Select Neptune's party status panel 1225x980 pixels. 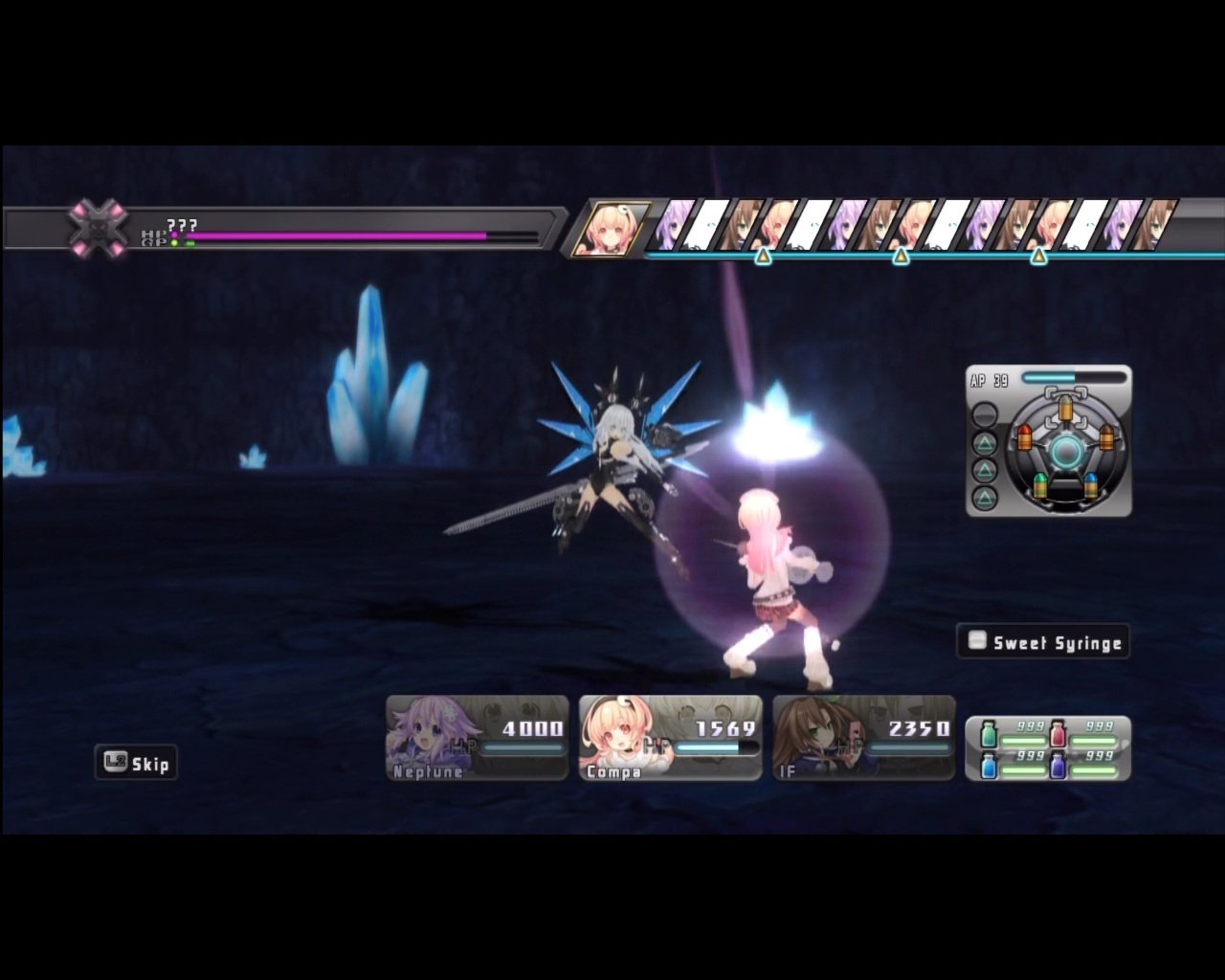point(476,737)
